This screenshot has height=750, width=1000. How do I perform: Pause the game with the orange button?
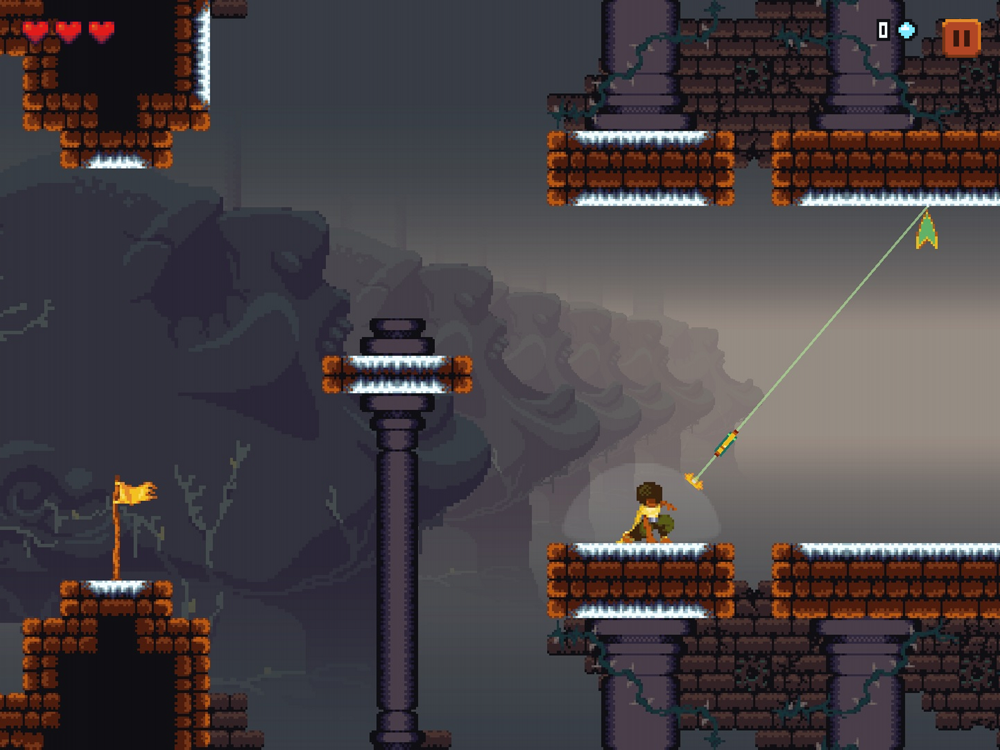[x=960, y=38]
